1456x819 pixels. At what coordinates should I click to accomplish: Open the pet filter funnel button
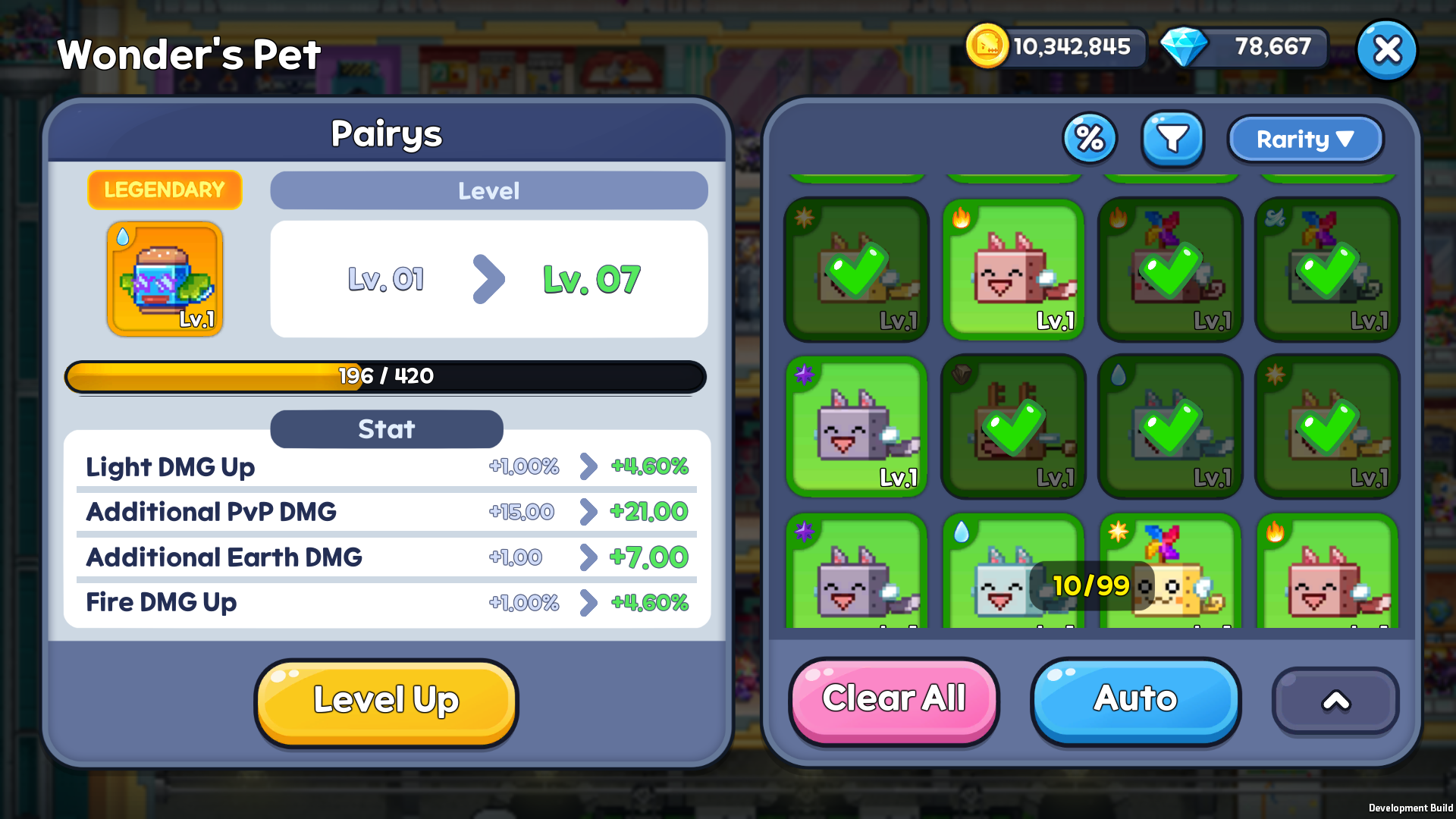tap(1172, 139)
